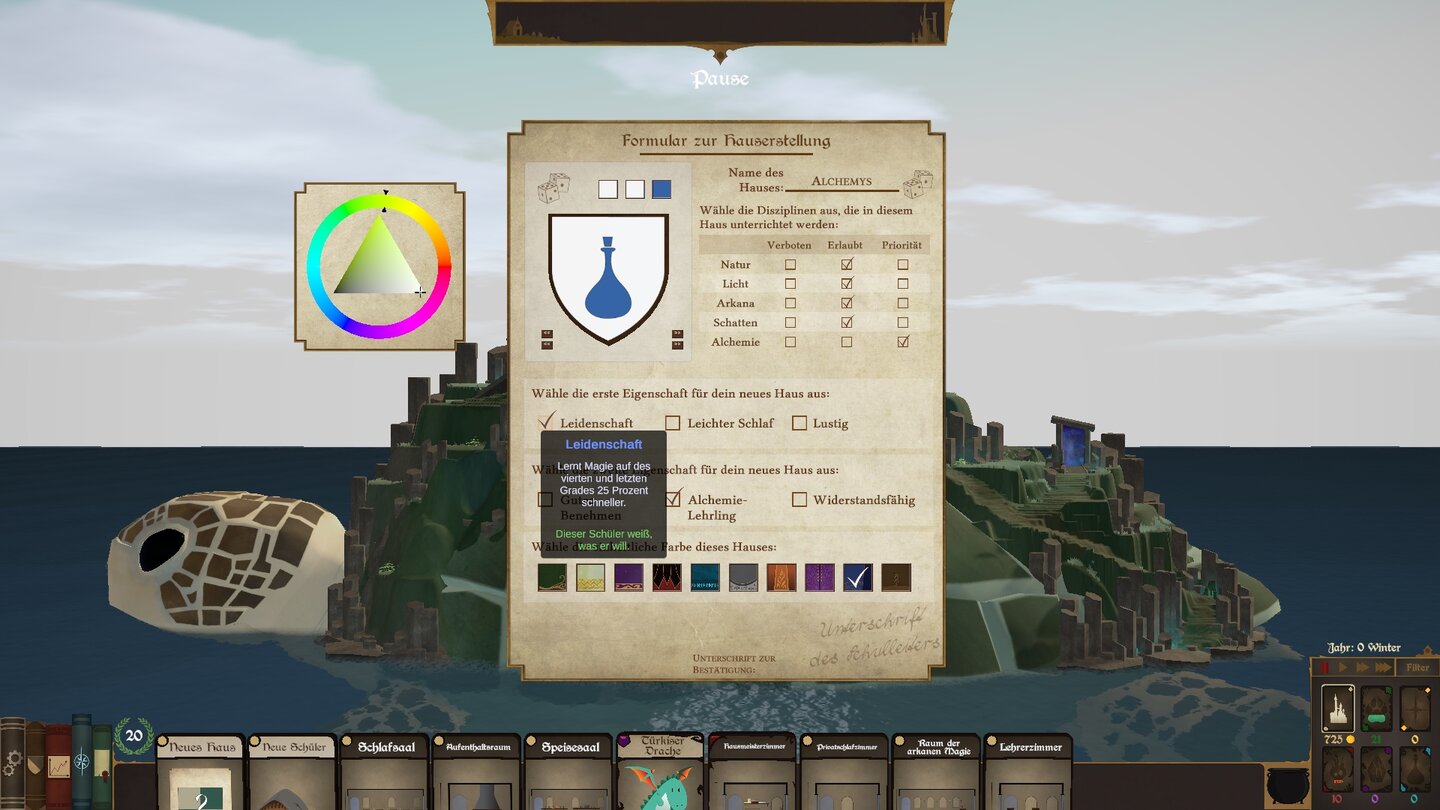Pick the white house color swatch
The image size is (1440, 810).
(590, 576)
